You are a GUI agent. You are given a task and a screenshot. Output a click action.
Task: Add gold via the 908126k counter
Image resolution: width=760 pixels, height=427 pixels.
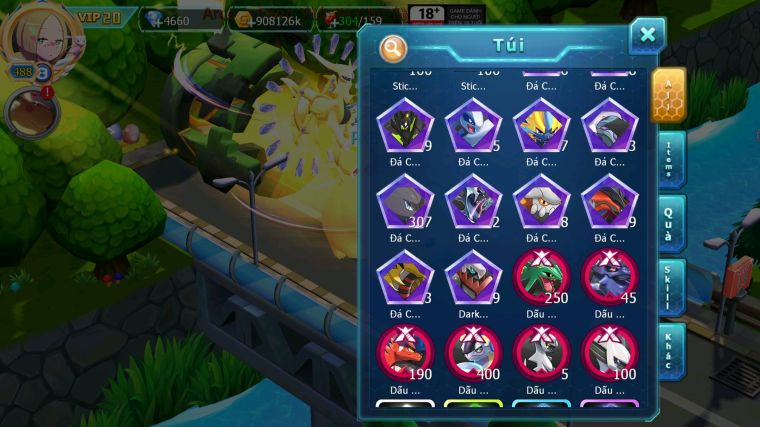(268, 19)
